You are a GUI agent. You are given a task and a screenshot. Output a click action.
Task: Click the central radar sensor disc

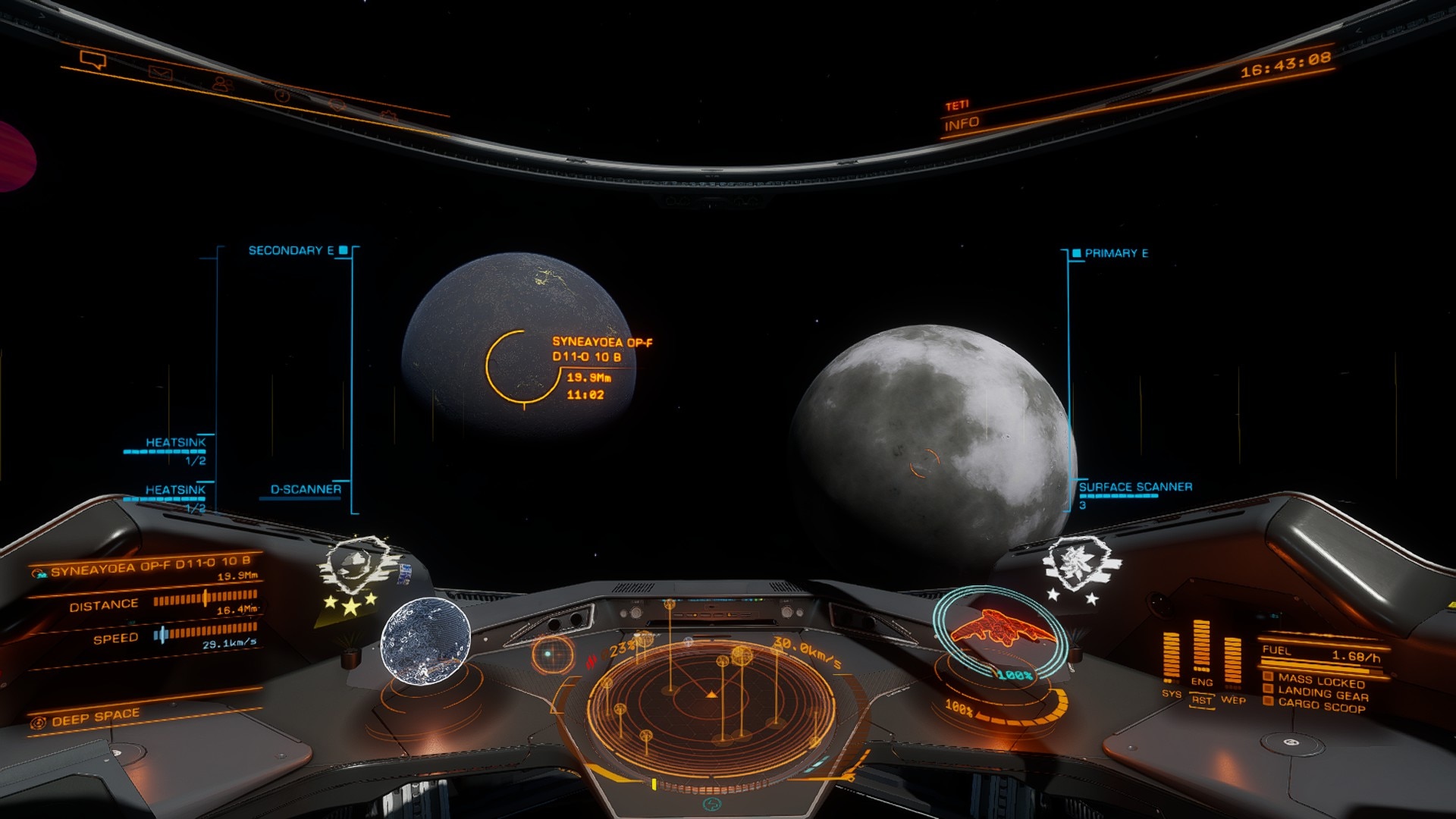711,696
